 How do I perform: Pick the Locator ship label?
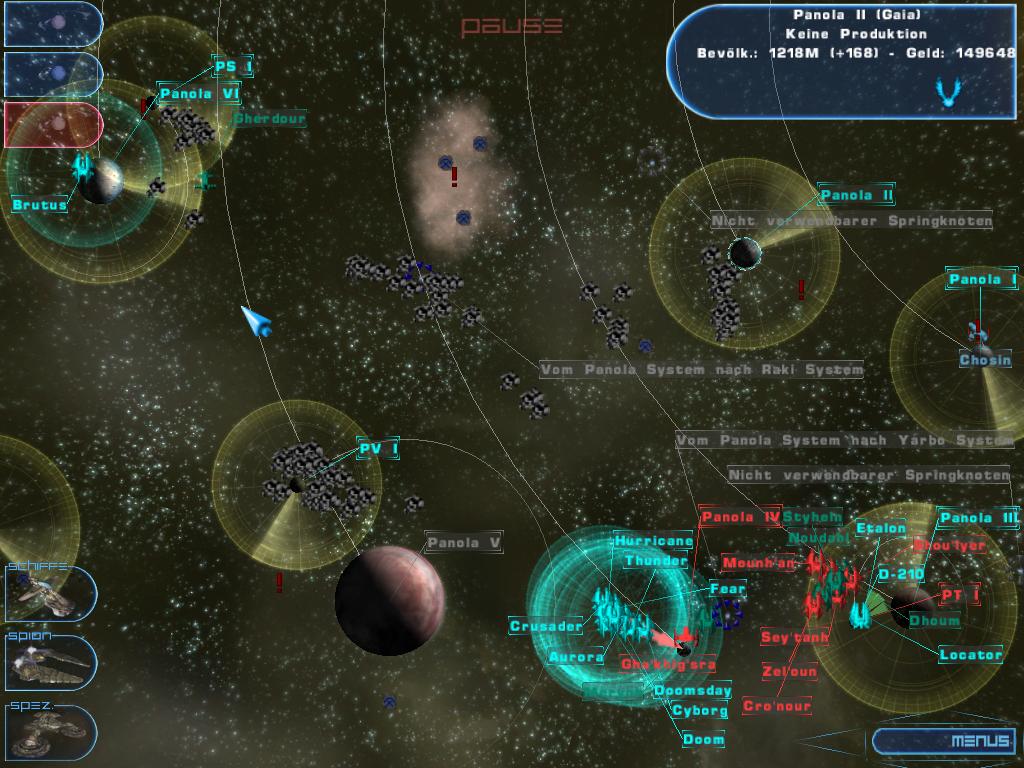[970, 655]
